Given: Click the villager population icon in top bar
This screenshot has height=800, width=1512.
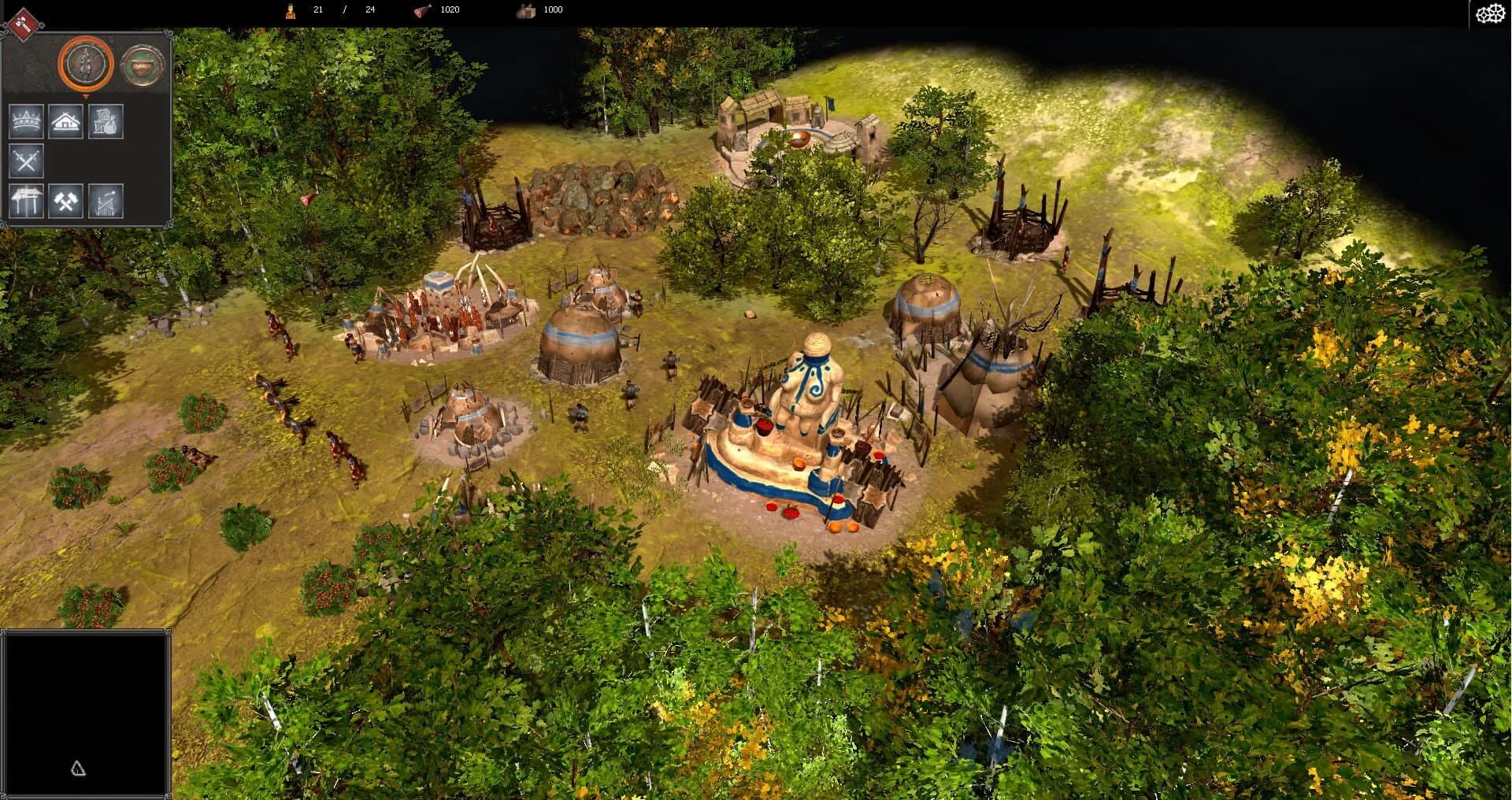Looking at the screenshot, I should click(289, 9).
